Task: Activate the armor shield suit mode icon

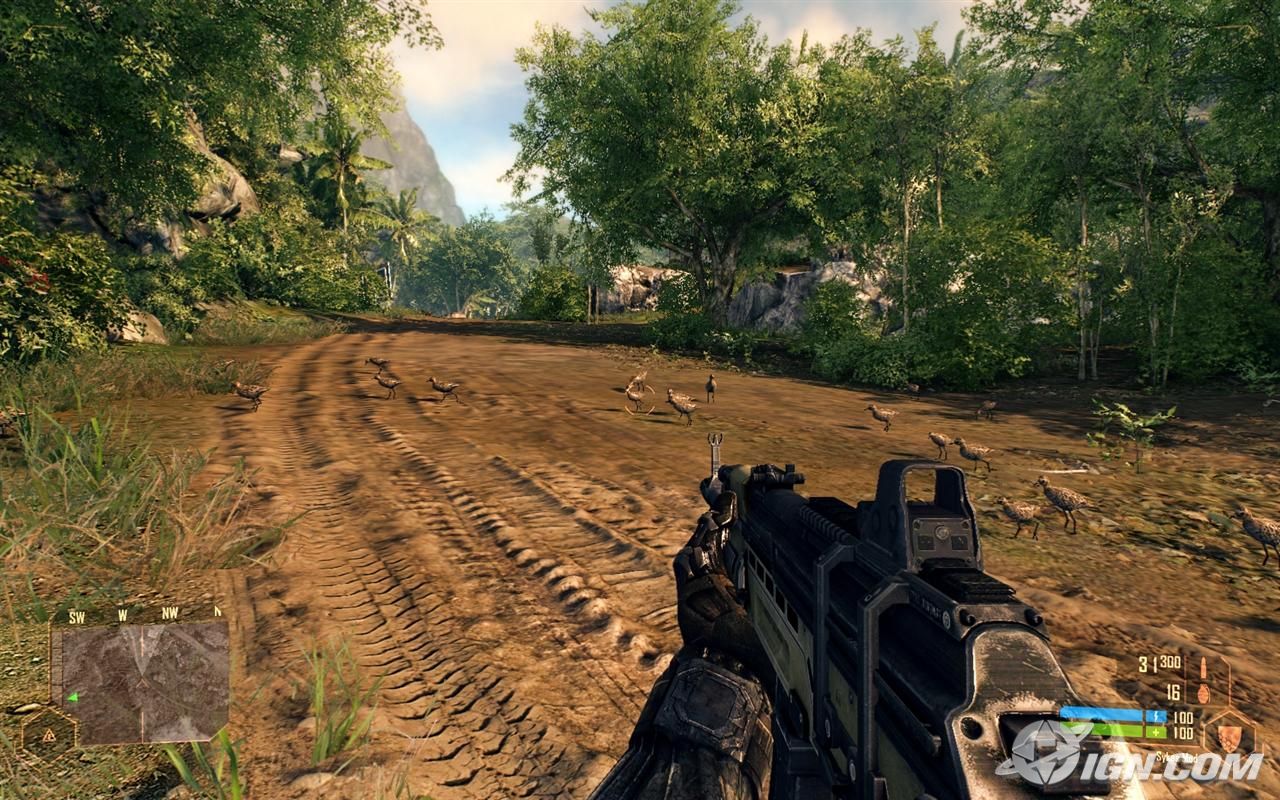Action: click(x=1228, y=734)
